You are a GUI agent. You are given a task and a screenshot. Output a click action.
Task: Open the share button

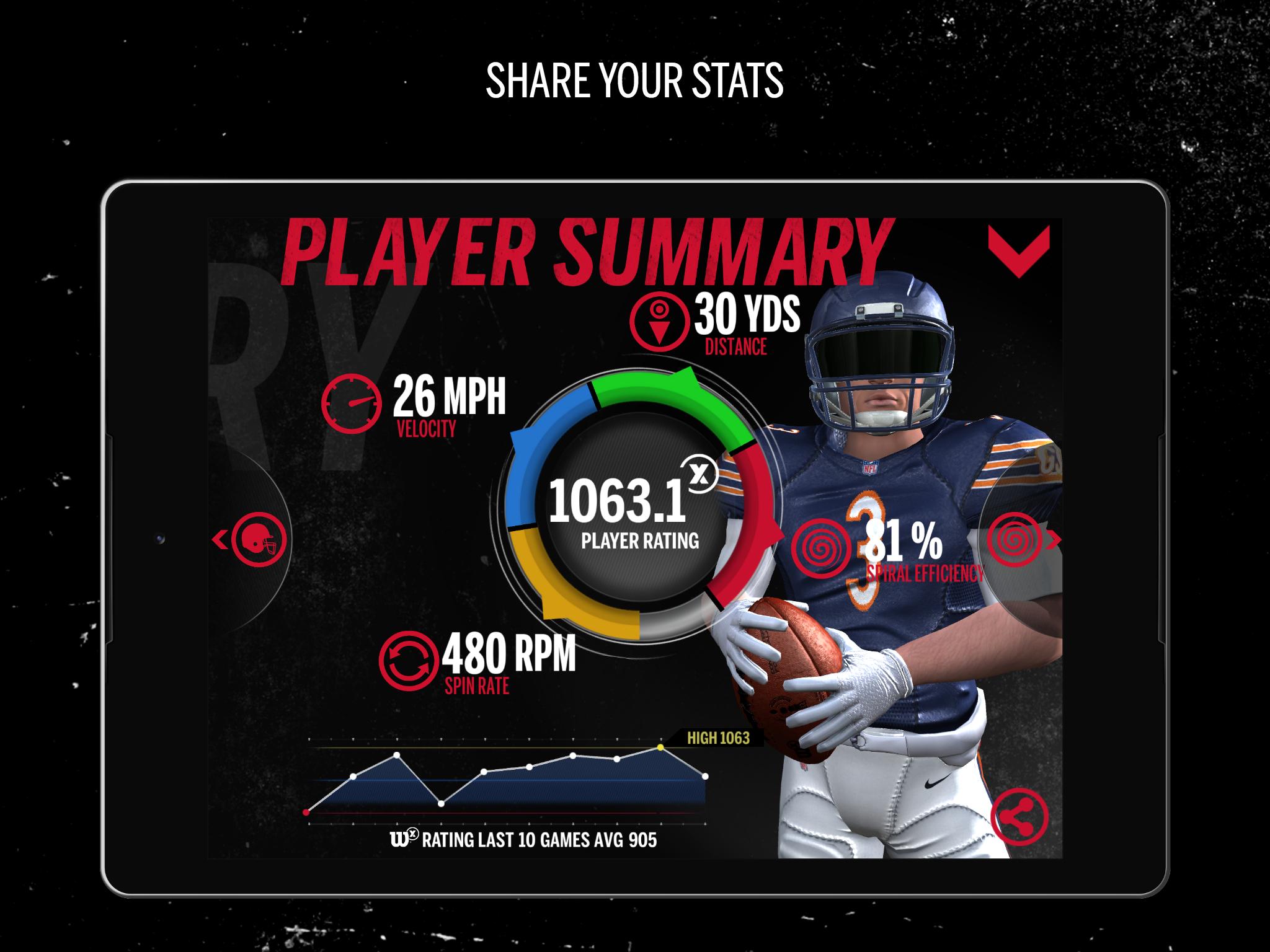click(x=1019, y=816)
